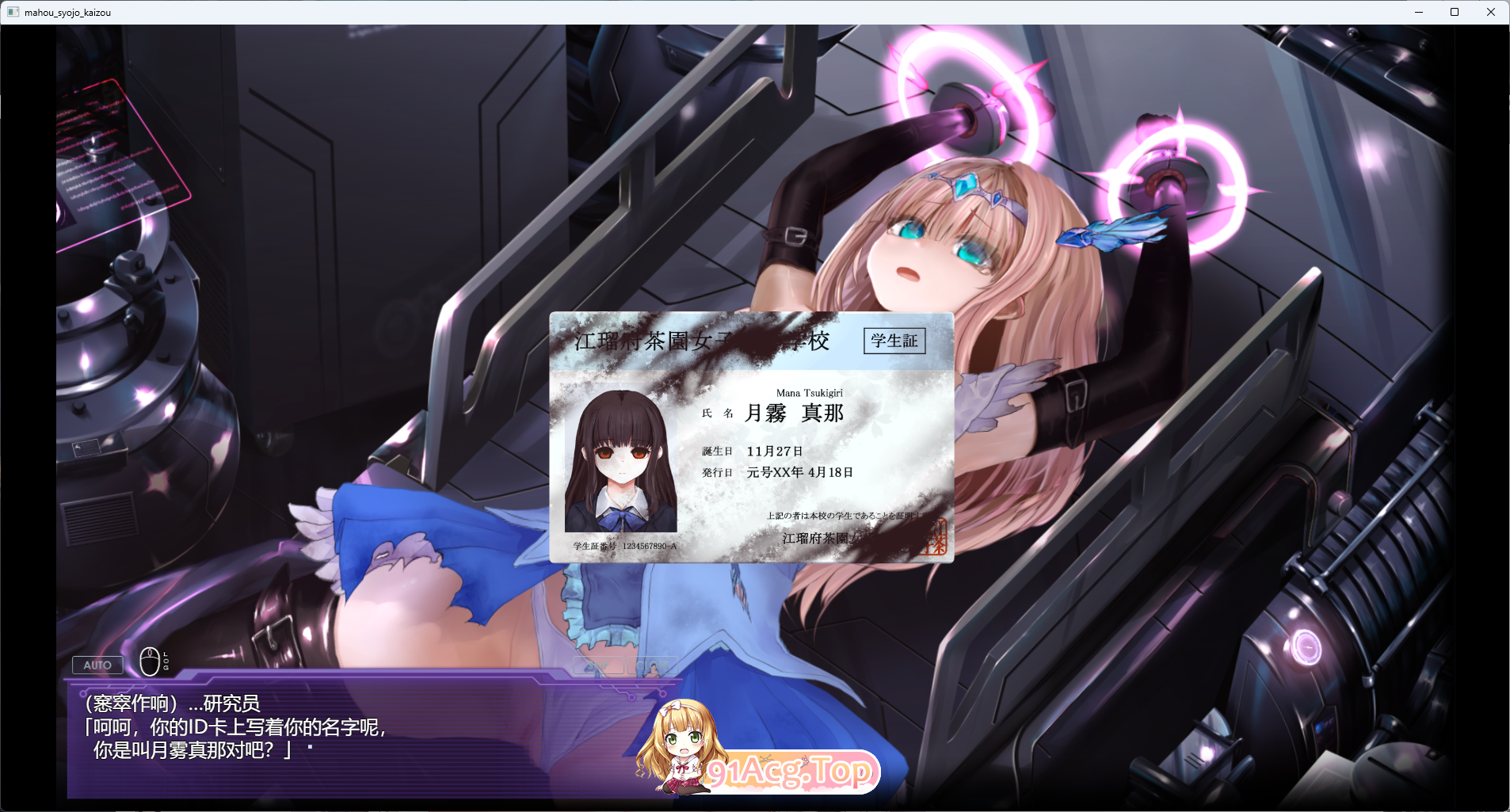Click the Mana Tsukigiri romanized name
This screenshot has width=1510, height=812.
809,392
